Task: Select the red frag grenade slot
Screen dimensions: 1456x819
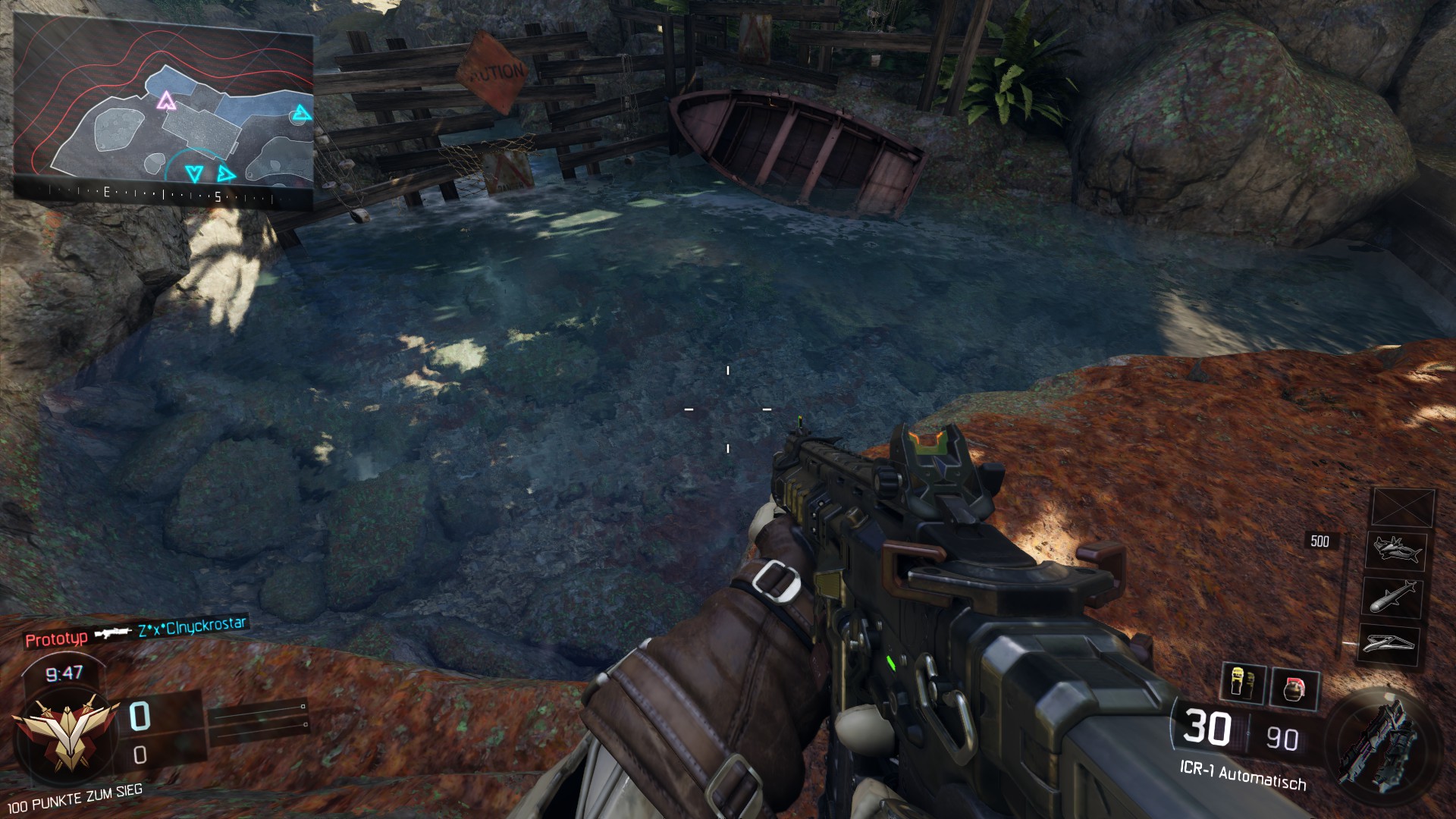Action: (x=1294, y=689)
